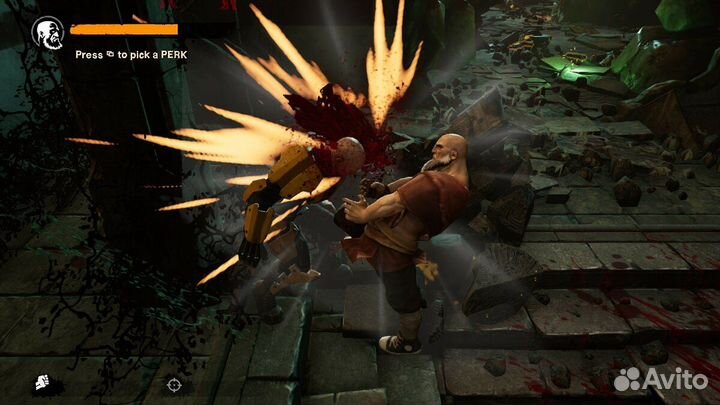Click the bearded fighter portrait icon
This screenshot has height=405, width=720.
[47, 33]
